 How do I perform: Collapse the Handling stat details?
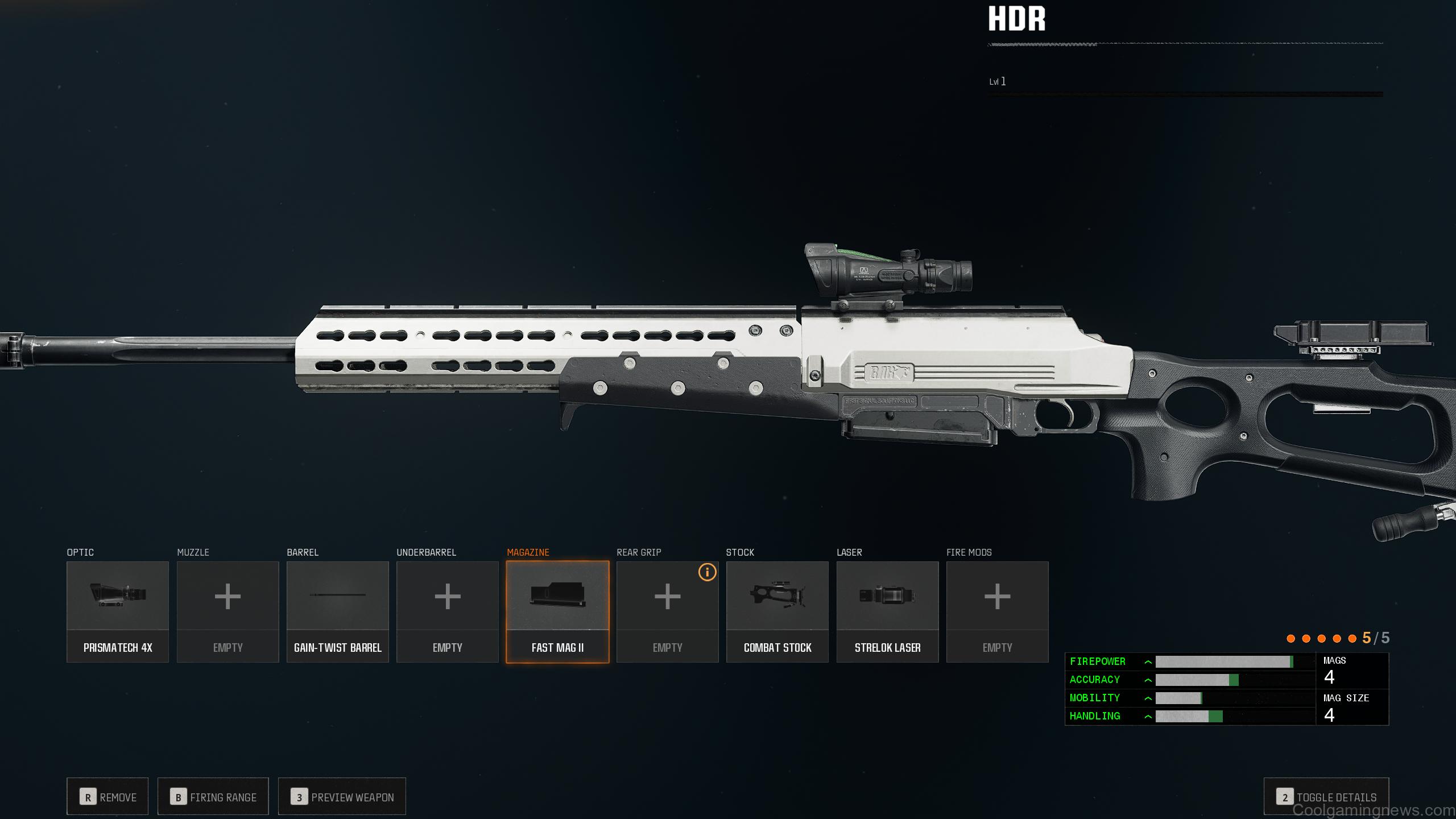click(1149, 716)
